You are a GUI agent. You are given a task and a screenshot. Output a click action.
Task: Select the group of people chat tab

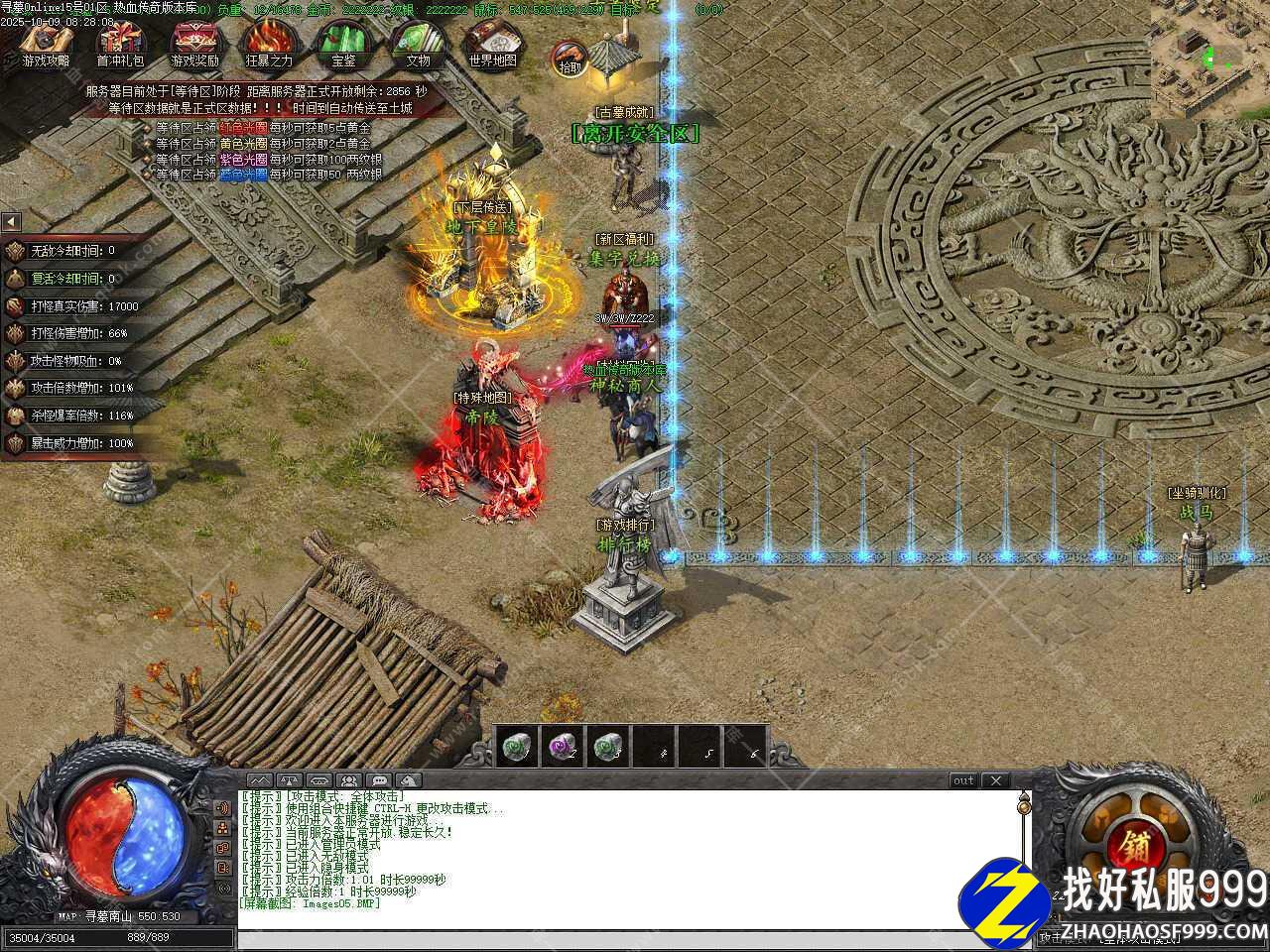349,780
